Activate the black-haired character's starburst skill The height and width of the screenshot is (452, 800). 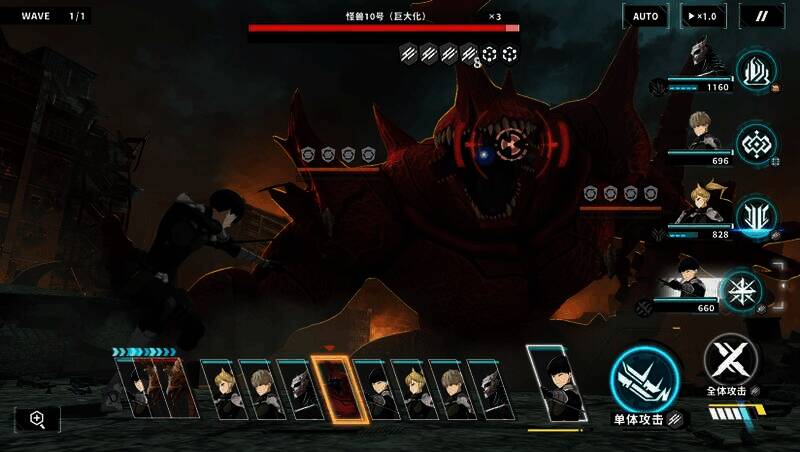(x=741, y=291)
